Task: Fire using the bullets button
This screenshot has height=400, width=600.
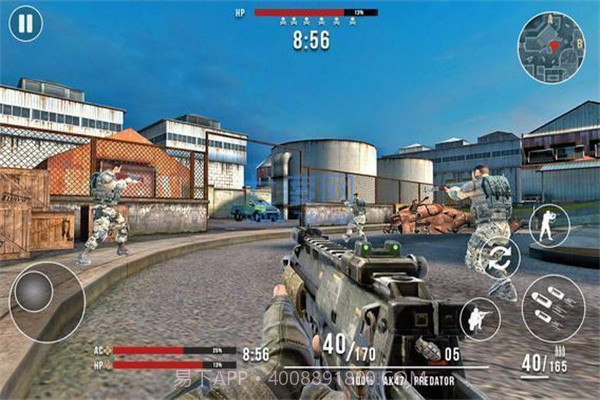Action: [553, 308]
